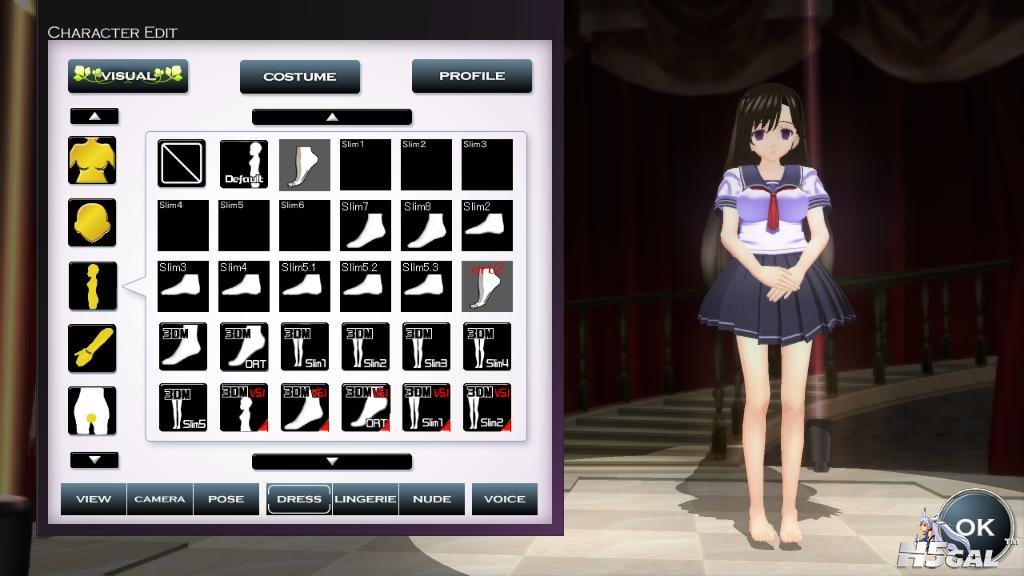Image resolution: width=1024 pixels, height=576 pixels.
Task: Choose the Pose button
Action: point(226,499)
